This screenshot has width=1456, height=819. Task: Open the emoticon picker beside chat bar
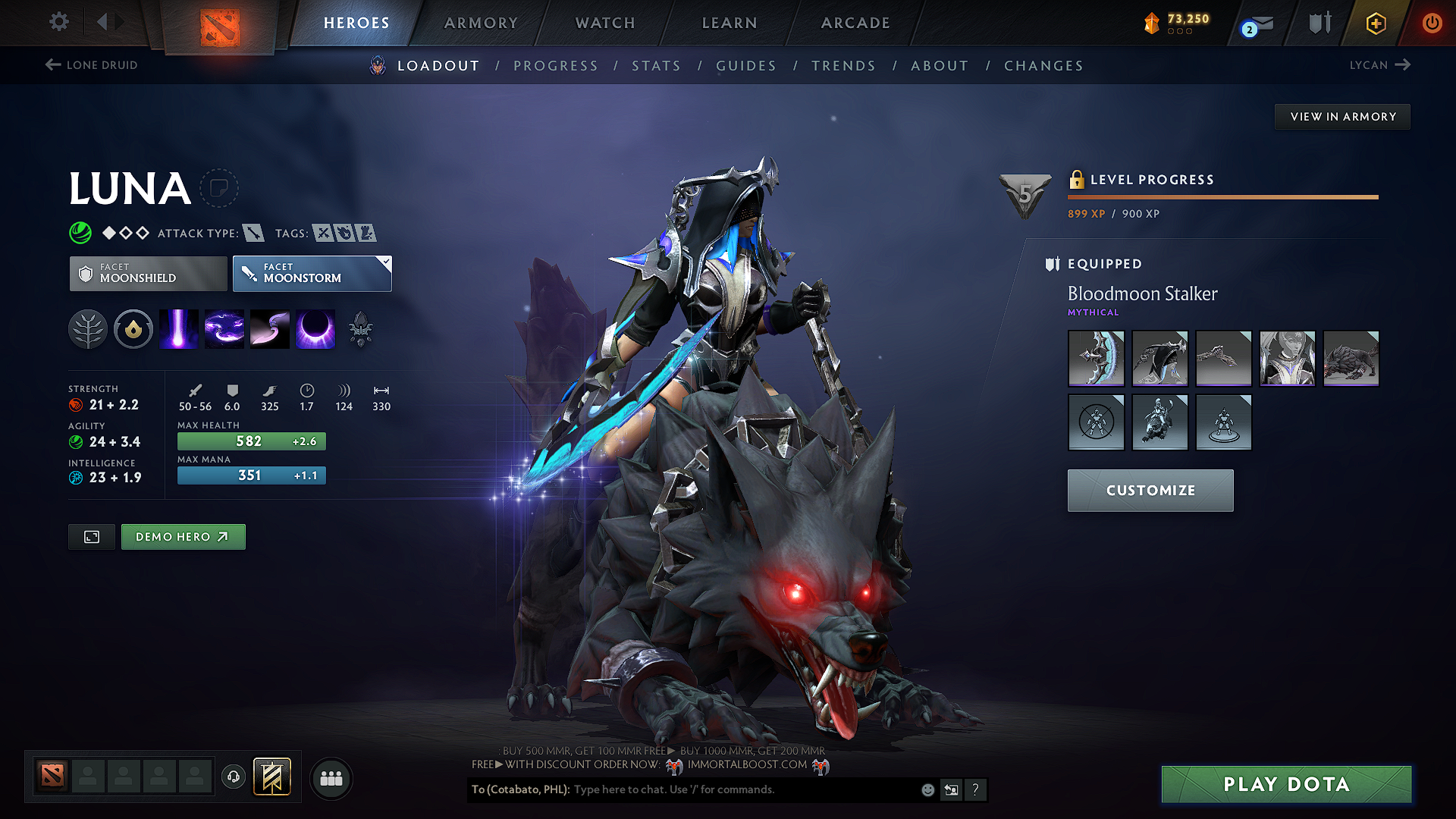point(927,789)
